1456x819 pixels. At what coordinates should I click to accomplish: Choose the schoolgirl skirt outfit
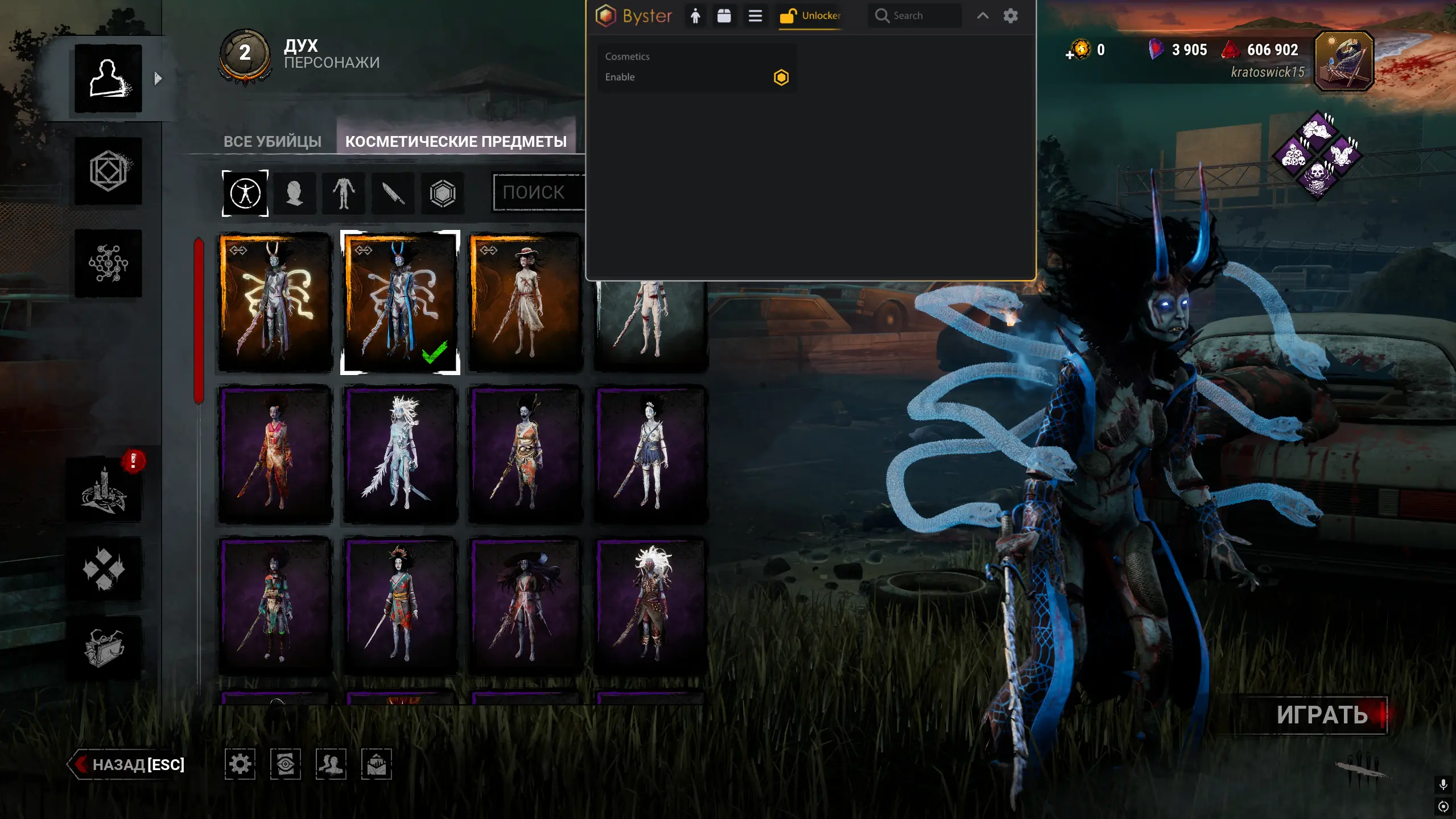(x=650, y=454)
